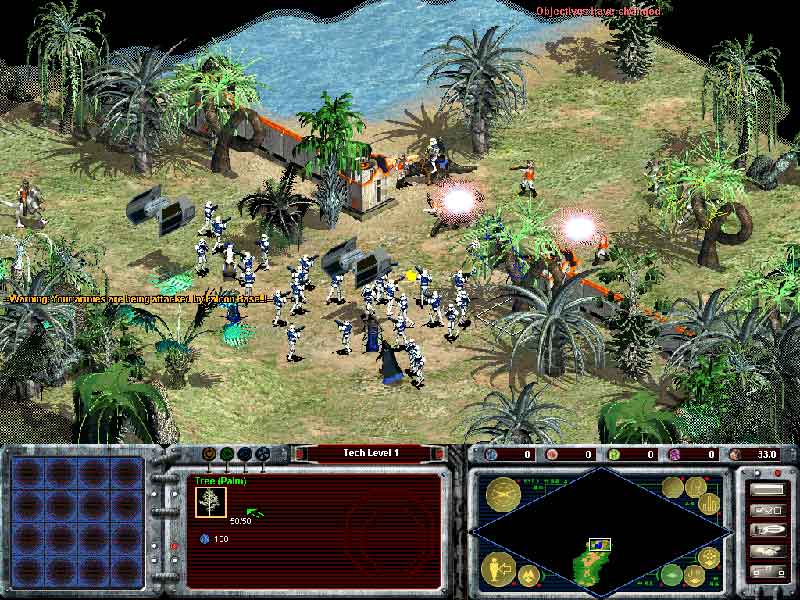Click the green round icon above command panel

[x=227, y=453]
